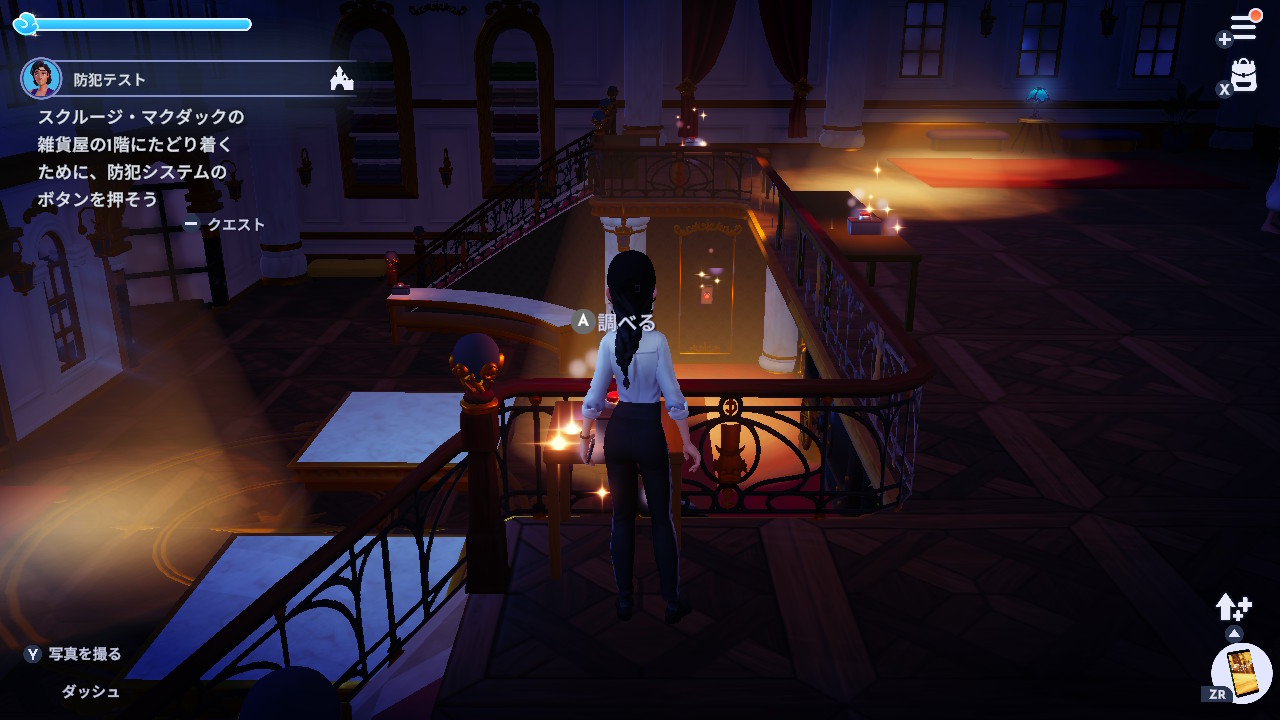Screen dimensions: 1280x720
Task: Click the castle icon beside the quest title
Action: (342, 79)
